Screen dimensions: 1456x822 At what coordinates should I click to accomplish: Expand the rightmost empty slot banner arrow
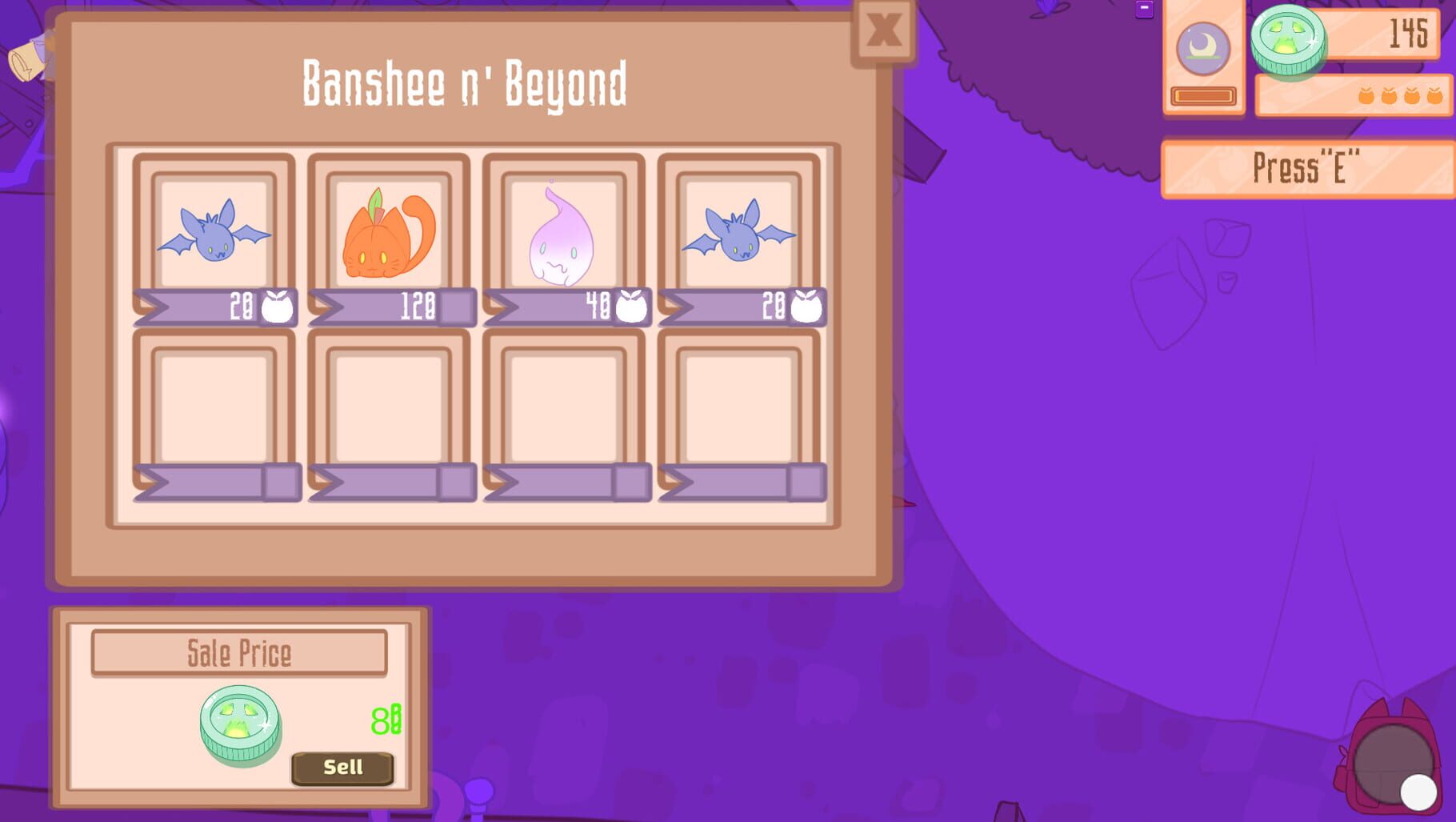(740, 480)
